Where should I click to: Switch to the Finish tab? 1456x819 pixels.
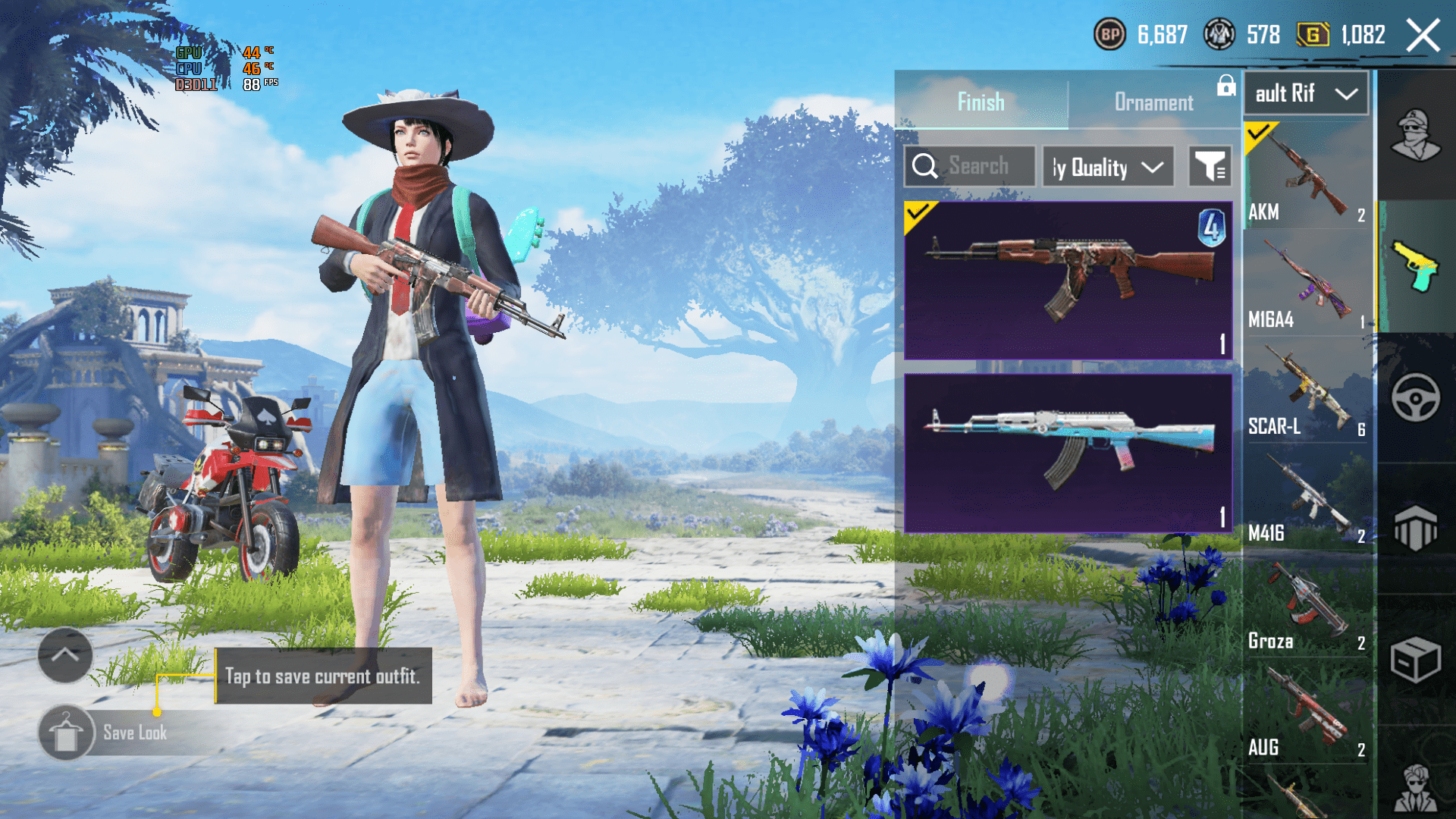tap(981, 102)
